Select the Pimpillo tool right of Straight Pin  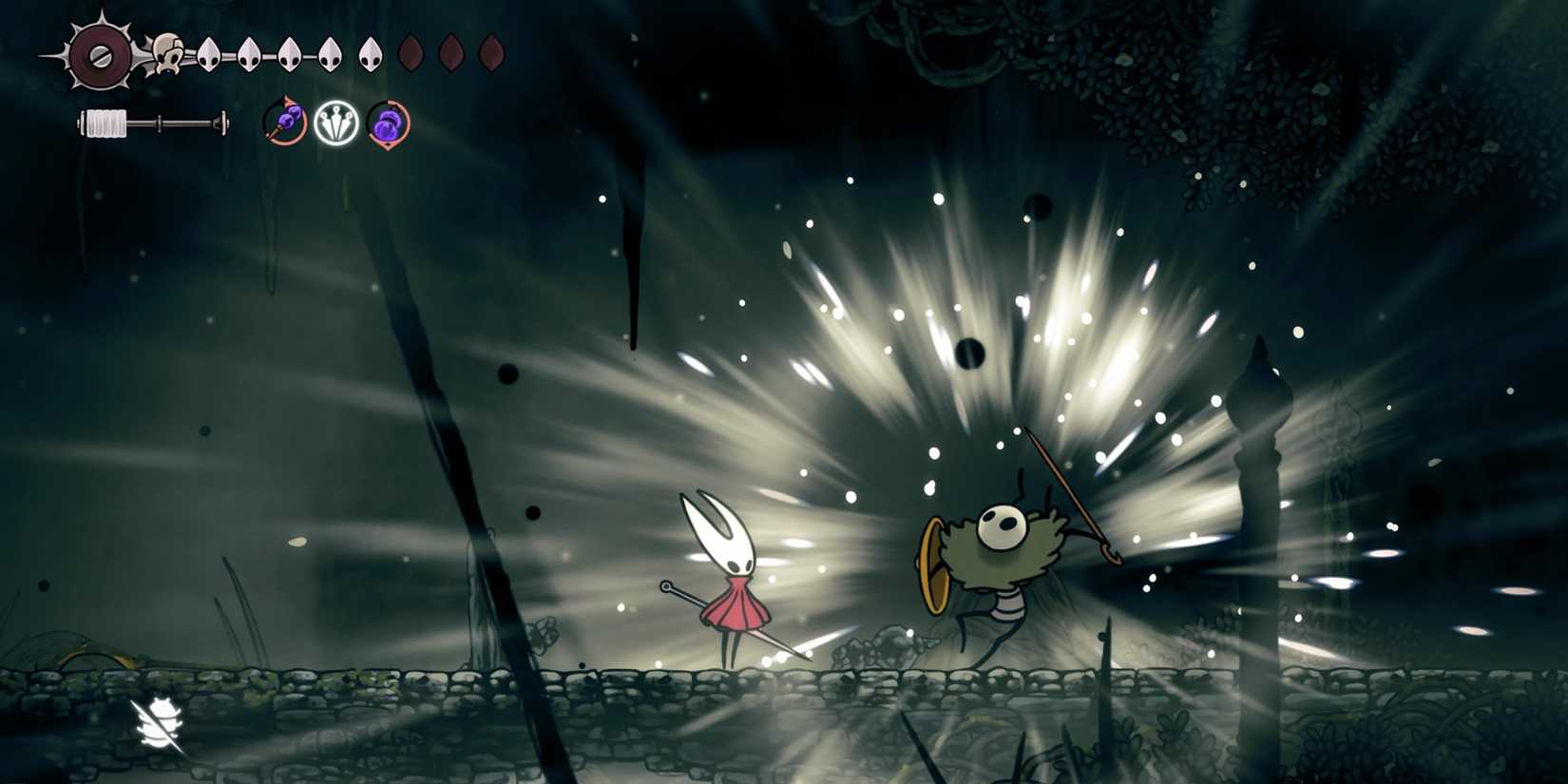387,125
